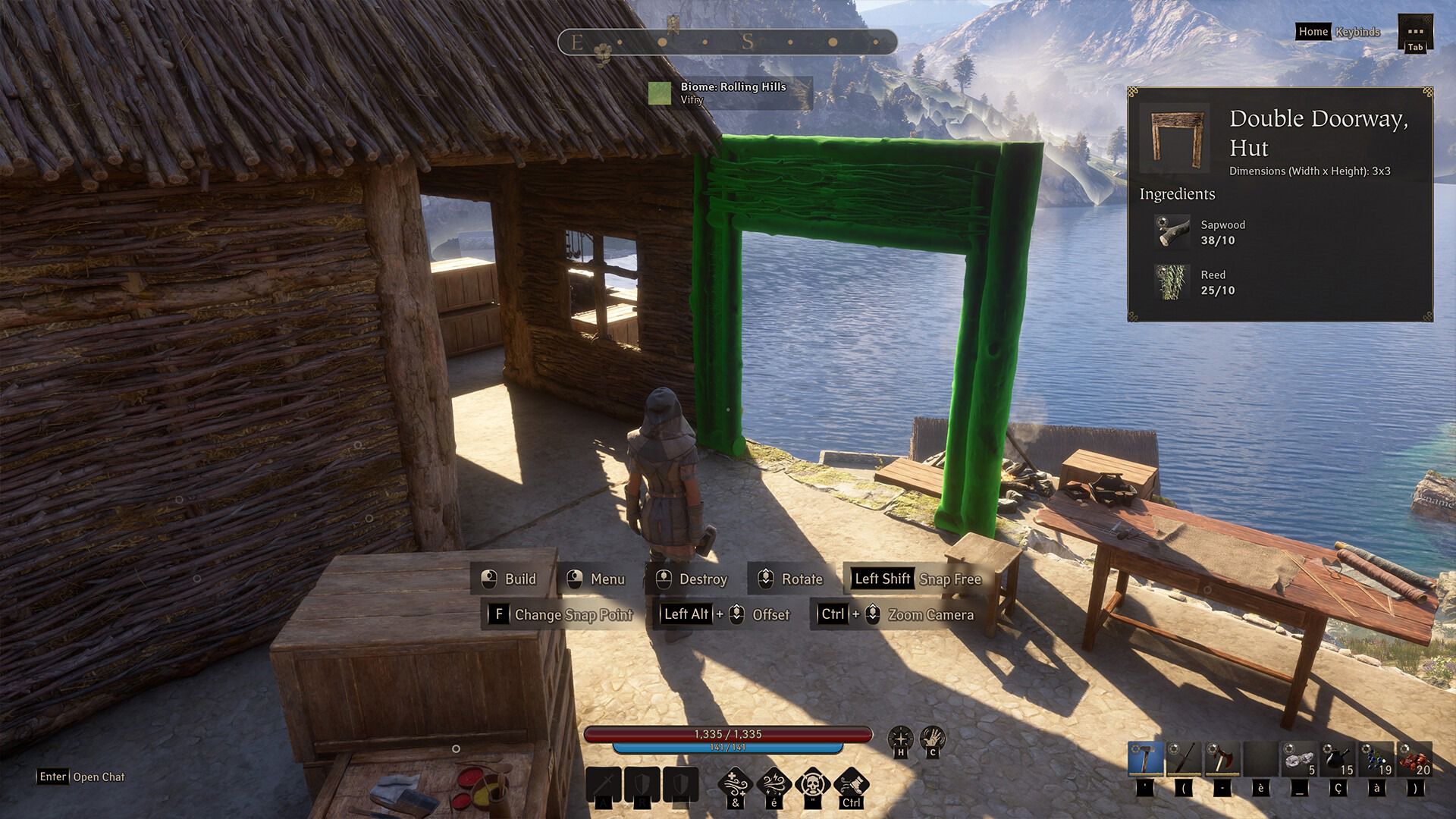Screen dimensions: 1456x819
Task: Activate the healing wind ability
Action: click(736, 784)
